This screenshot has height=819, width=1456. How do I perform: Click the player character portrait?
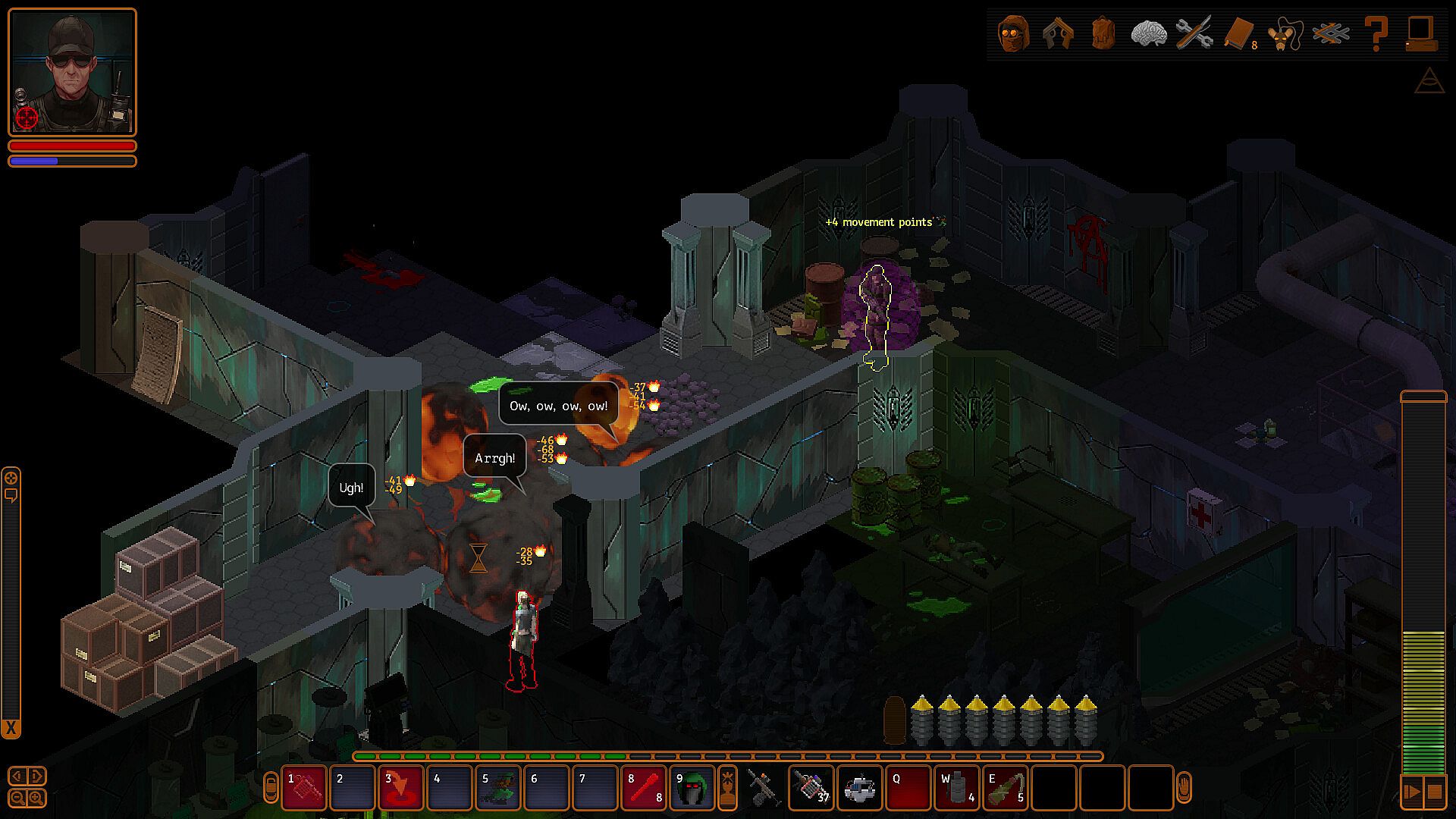72,72
